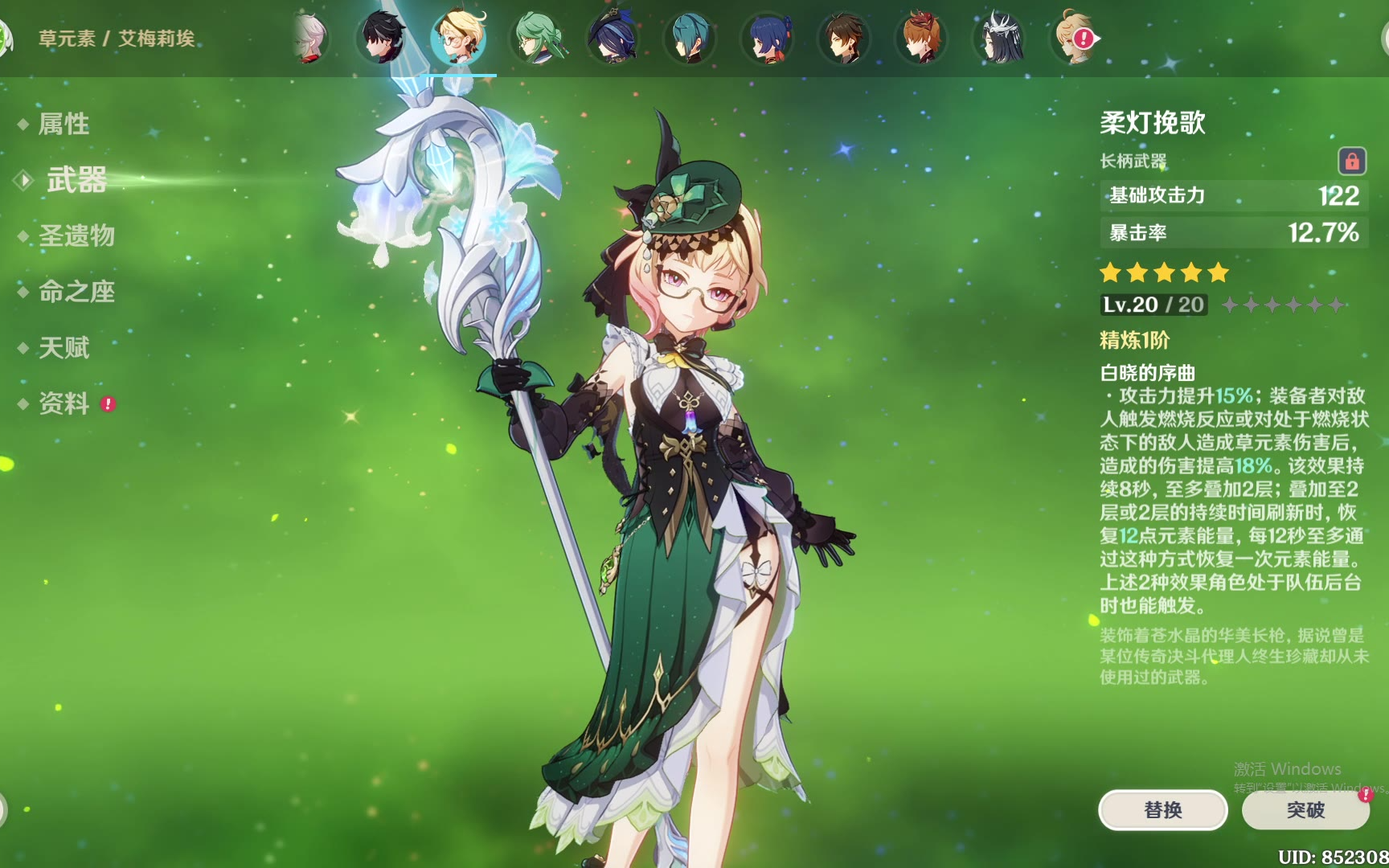Go to the 天赋 talents page

[64, 348]
